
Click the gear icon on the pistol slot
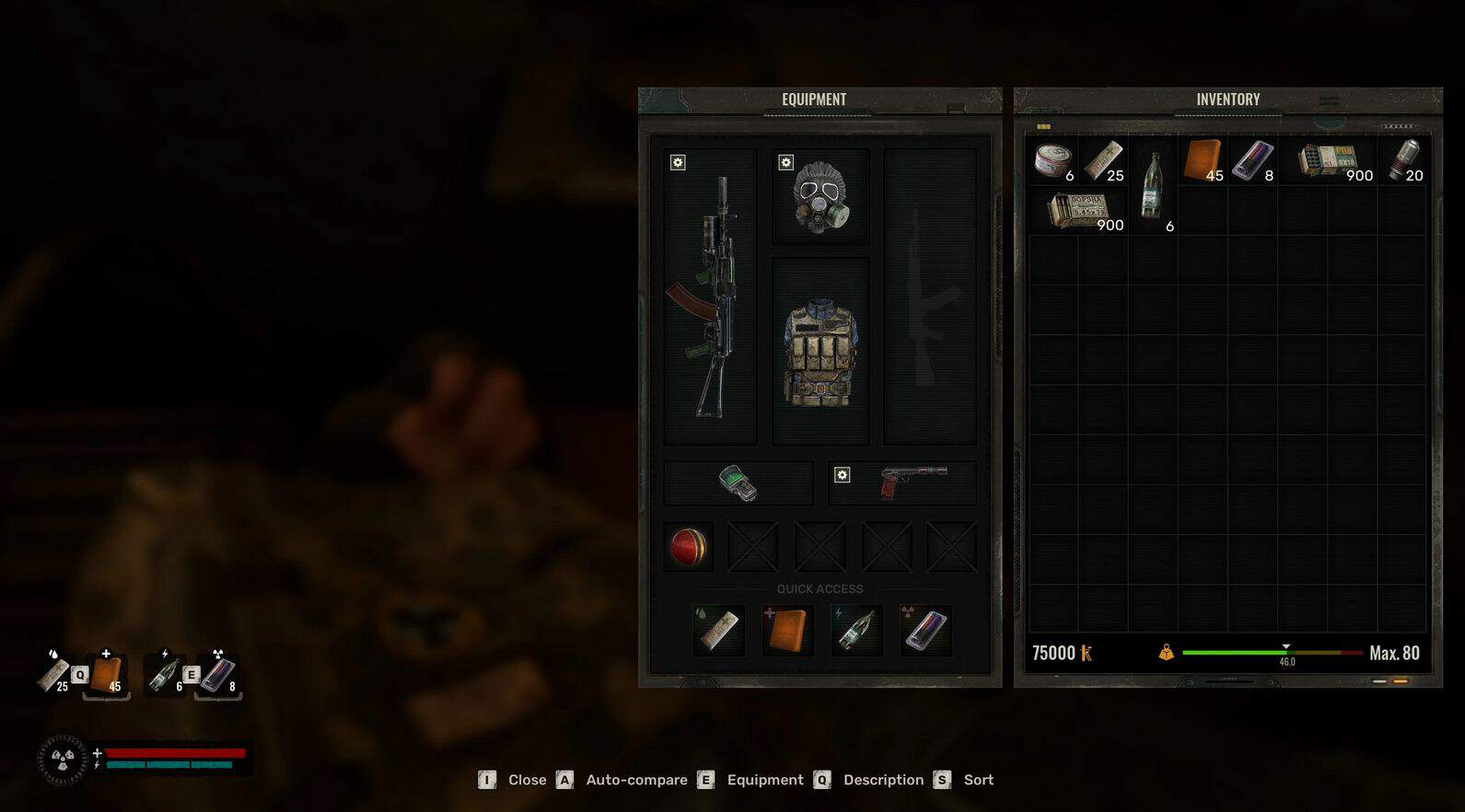(842, 475)
